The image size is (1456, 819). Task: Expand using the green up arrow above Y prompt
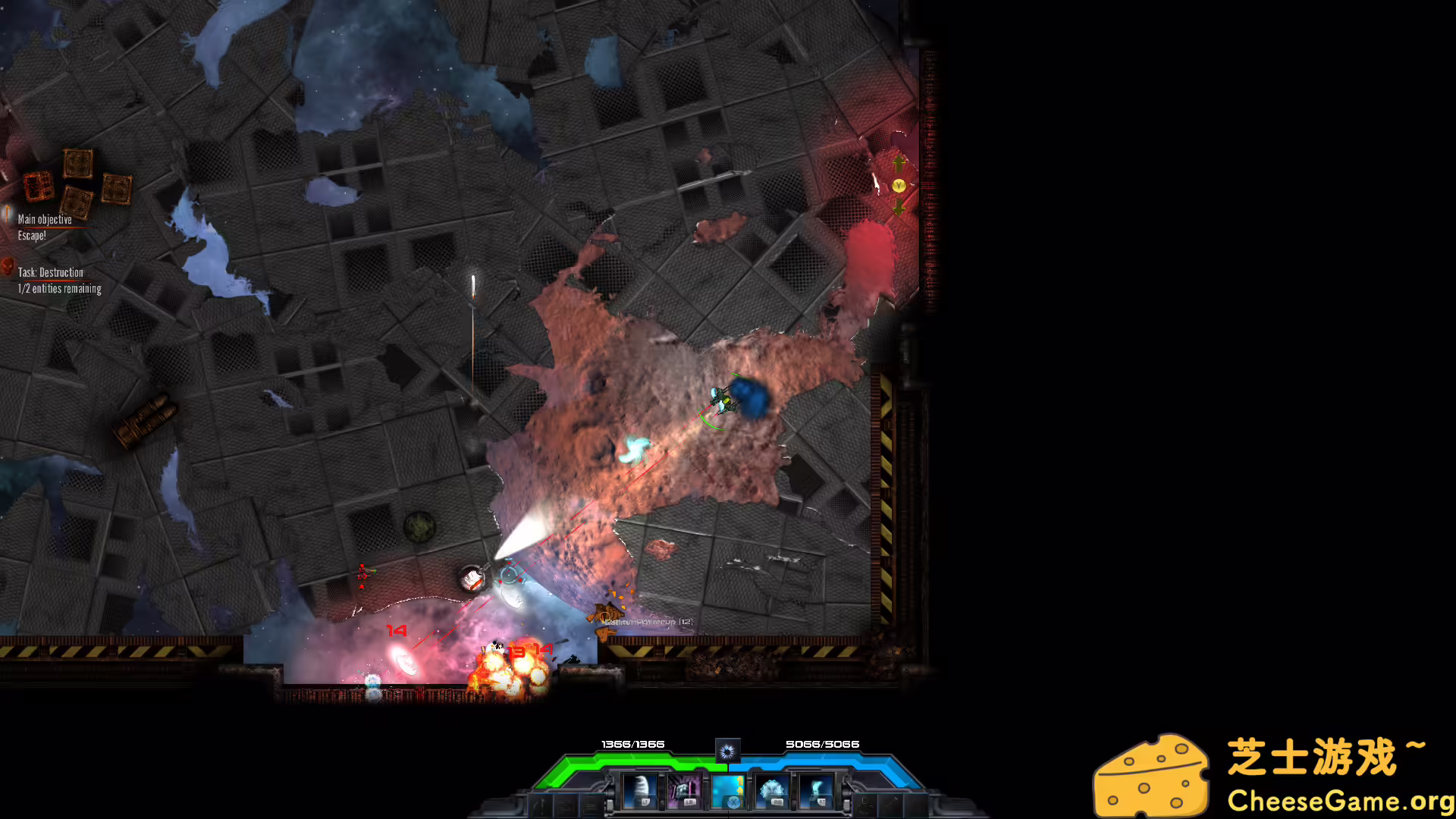pos(899,162)
